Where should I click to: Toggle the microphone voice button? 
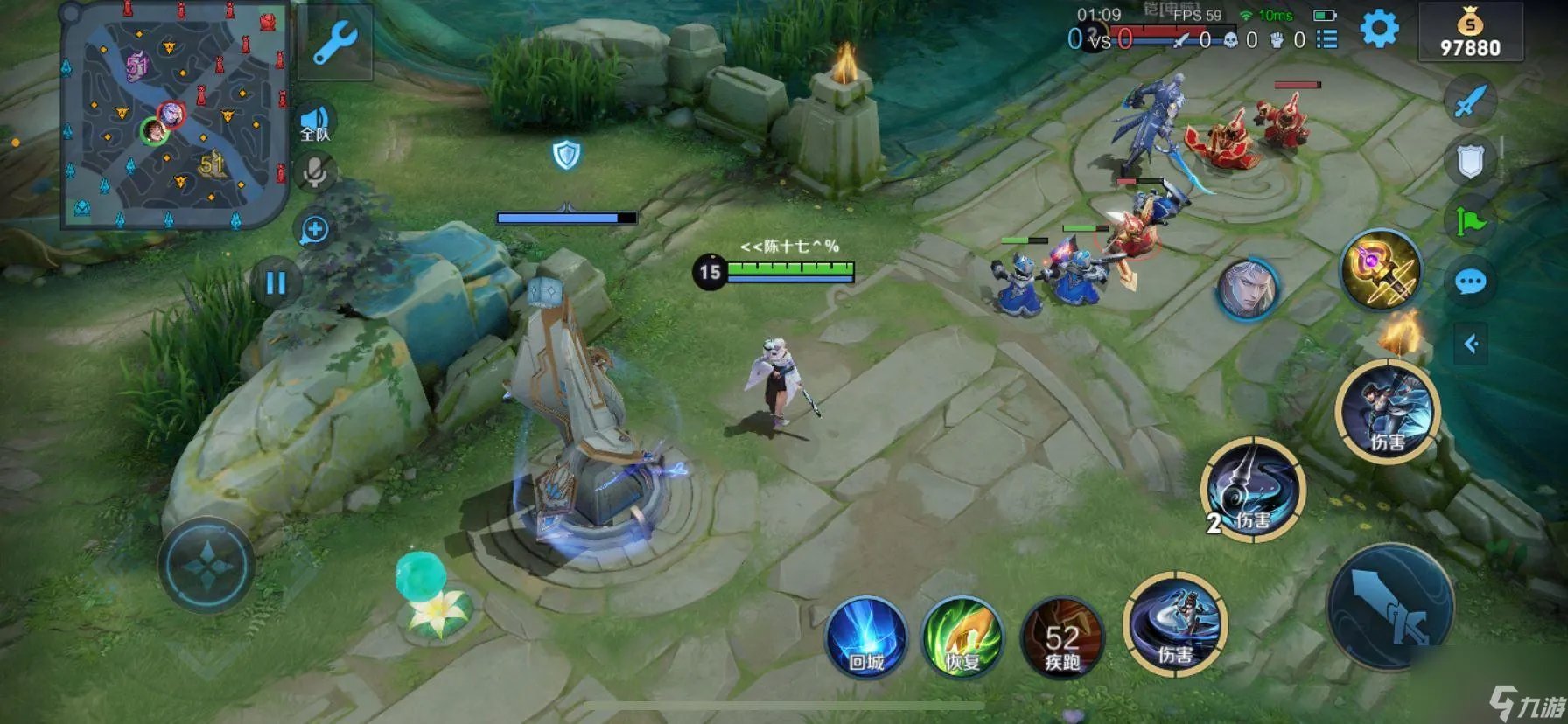pyautogui.click(x=314, y=172)
